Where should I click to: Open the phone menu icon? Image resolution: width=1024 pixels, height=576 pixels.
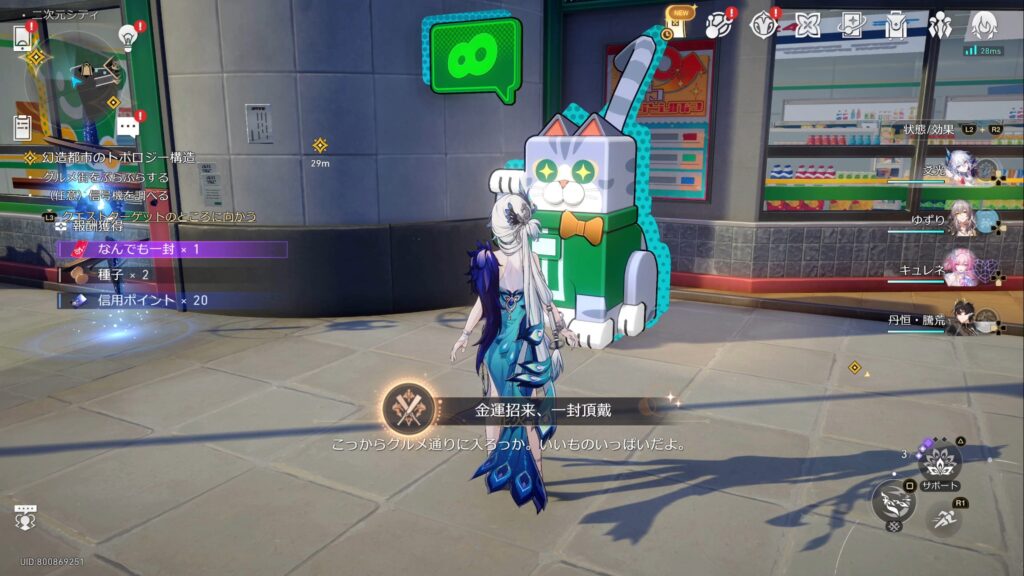coord(22,37)
